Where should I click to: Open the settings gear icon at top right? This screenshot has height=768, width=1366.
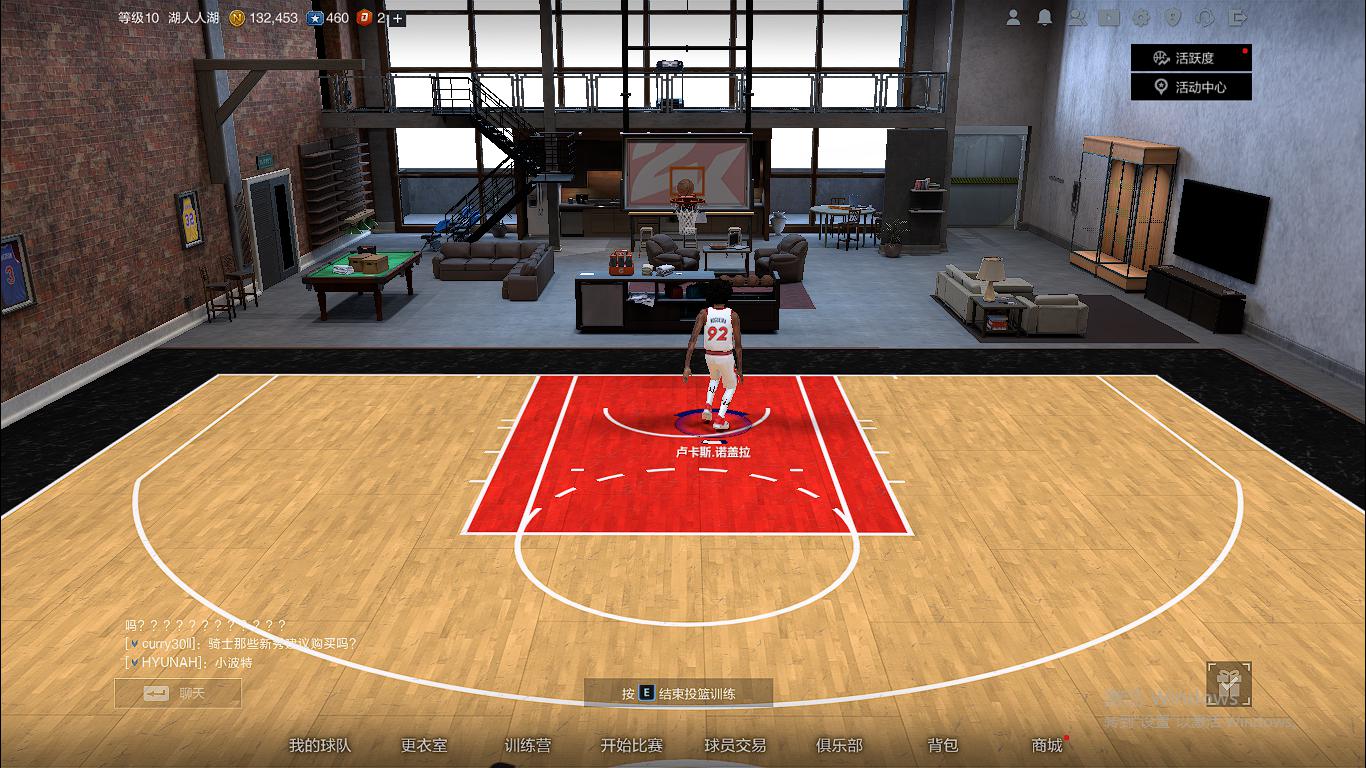click(1139, 17)
